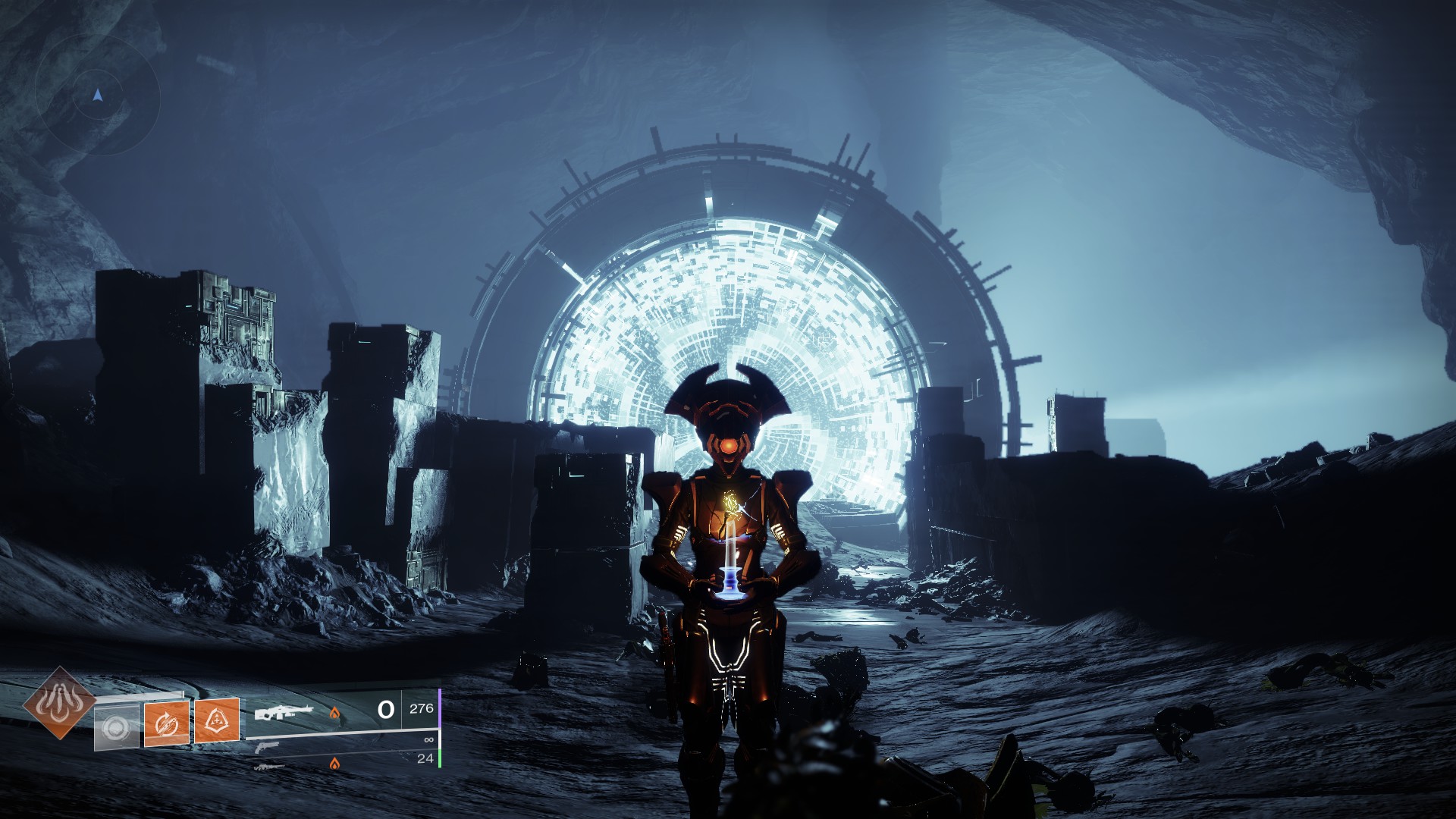Select the grey grenade ability slot
This screenshot has height=819, width=1456.
pos(116,728)
